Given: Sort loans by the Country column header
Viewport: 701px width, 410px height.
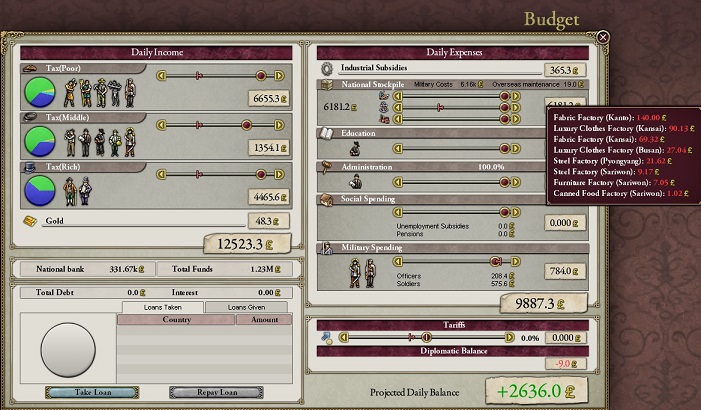Looking at the screenshot, I should (176, 320).
